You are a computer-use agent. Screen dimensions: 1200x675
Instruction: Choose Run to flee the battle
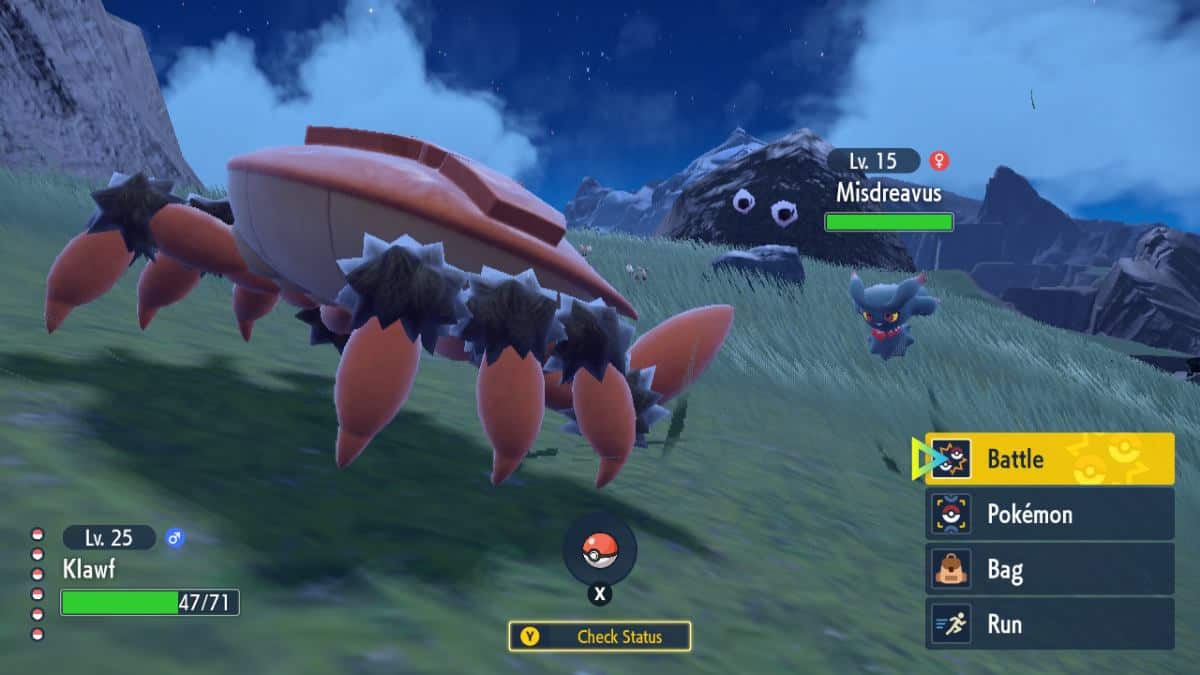click(x=1049, y=624)
